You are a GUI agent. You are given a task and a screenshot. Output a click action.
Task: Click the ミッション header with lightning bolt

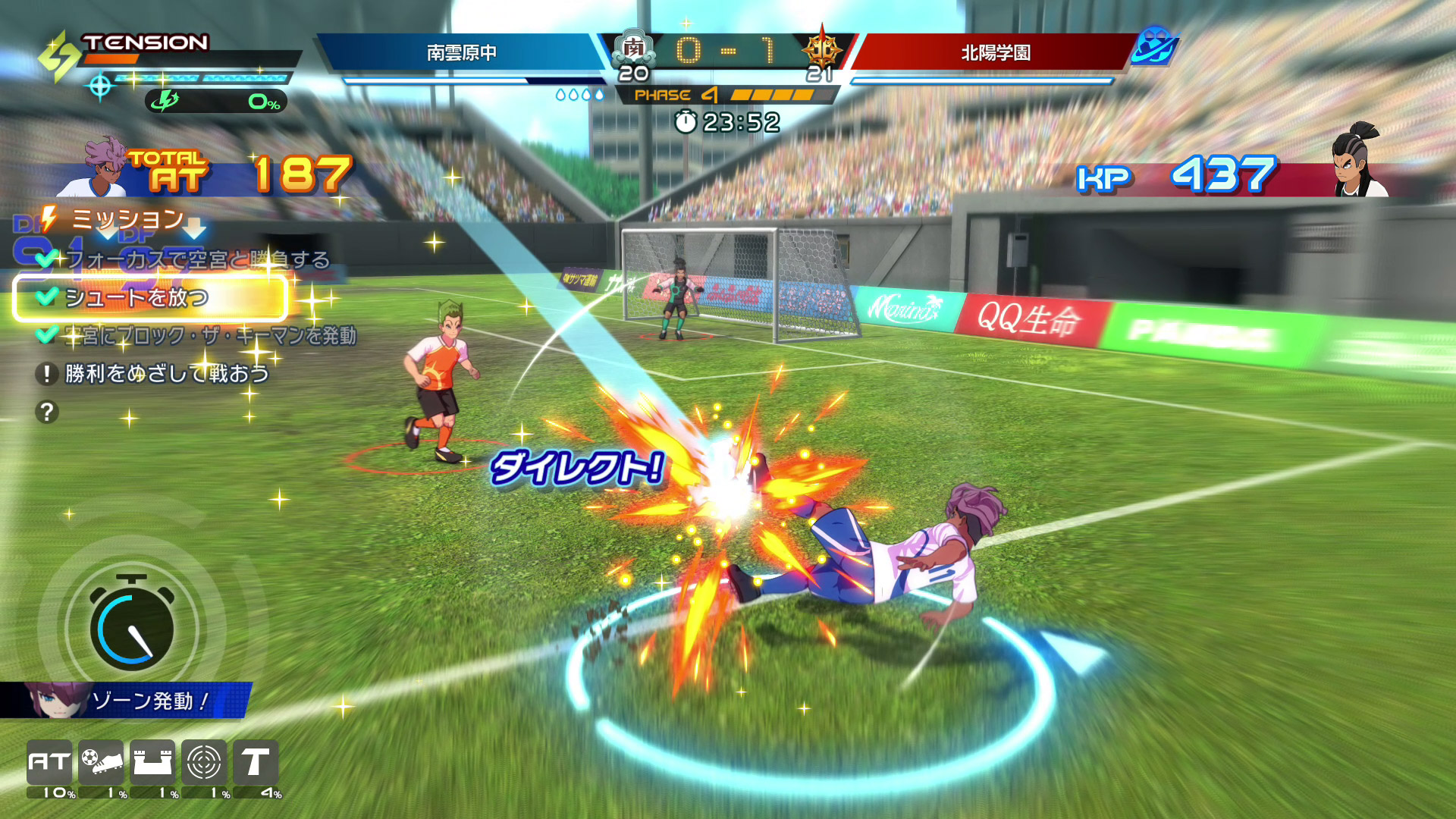pyautogui.click(x=114, y=219)
